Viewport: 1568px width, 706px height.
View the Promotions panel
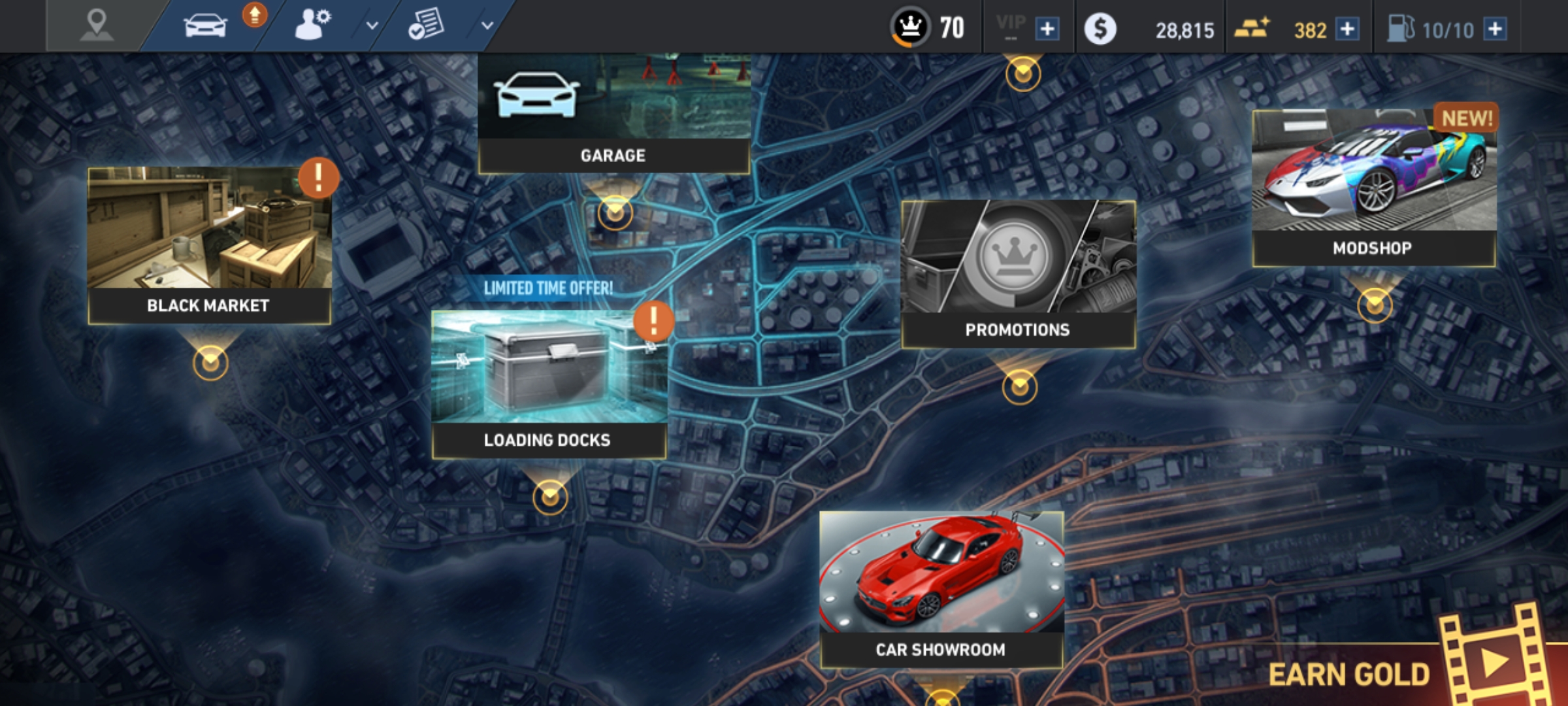[x=1018, y=273]
